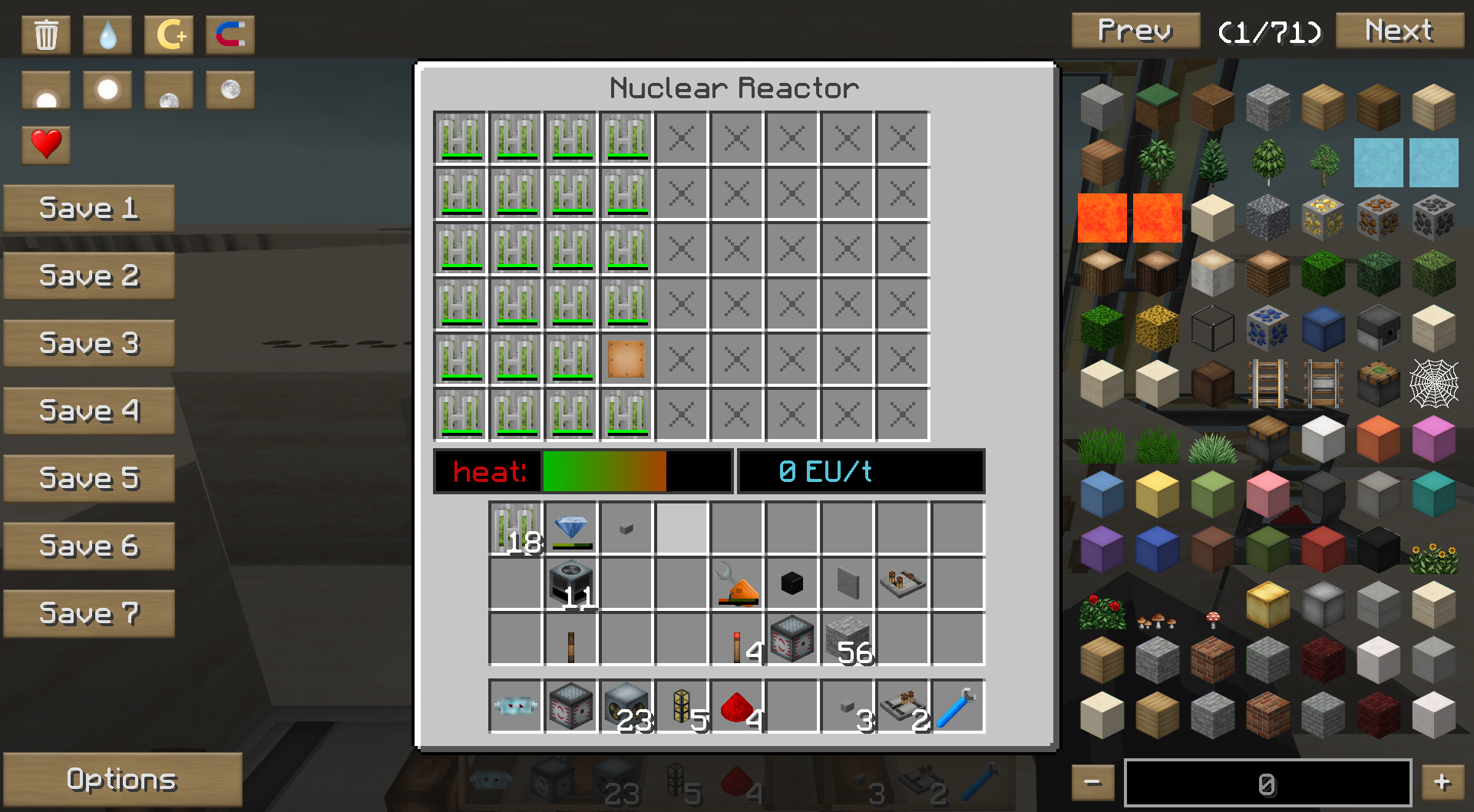Load the Save 1 slot
Viewport: 1474px width, 812px height.
coord(89,208)
